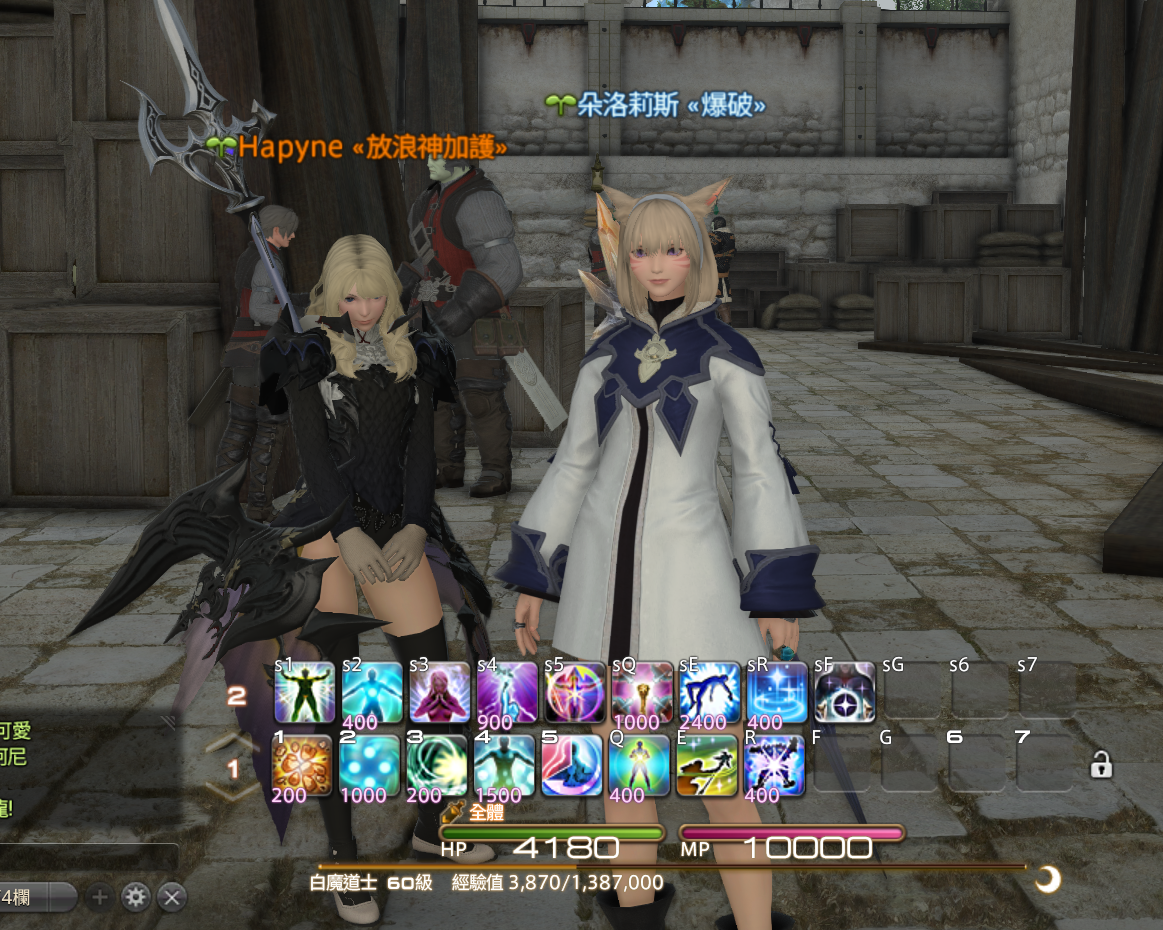Close the chat tab with the X button
Image resolution: width=1163 pixels, height=930 pixels.
[x=172, y=897]
